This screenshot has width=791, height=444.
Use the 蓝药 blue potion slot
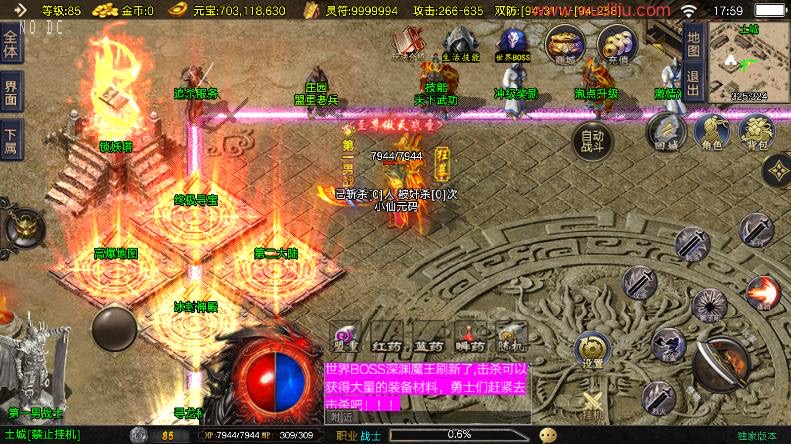coord(429,337)
